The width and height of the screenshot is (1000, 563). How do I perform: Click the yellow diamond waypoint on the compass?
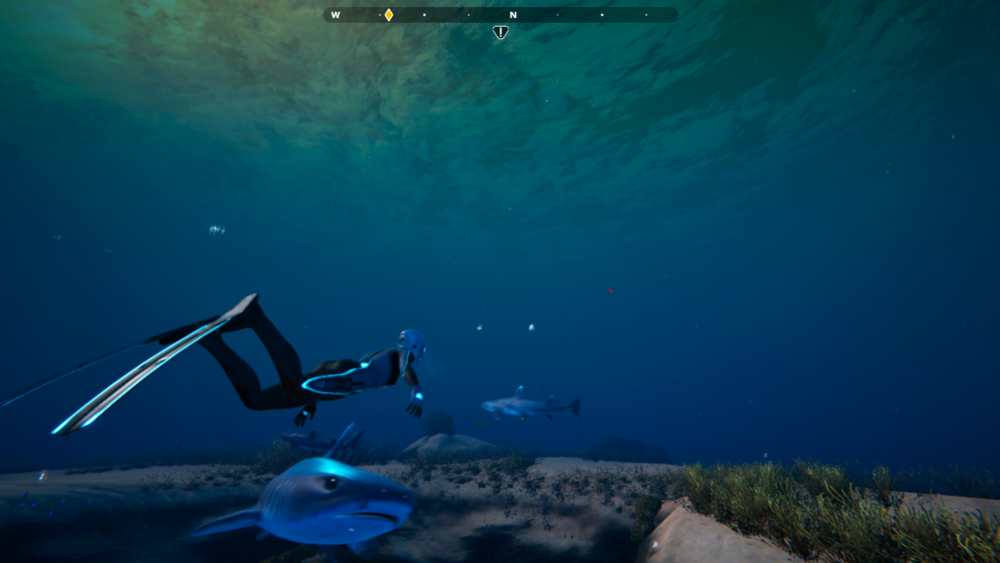pyautogui.click(x=389, y=15)
